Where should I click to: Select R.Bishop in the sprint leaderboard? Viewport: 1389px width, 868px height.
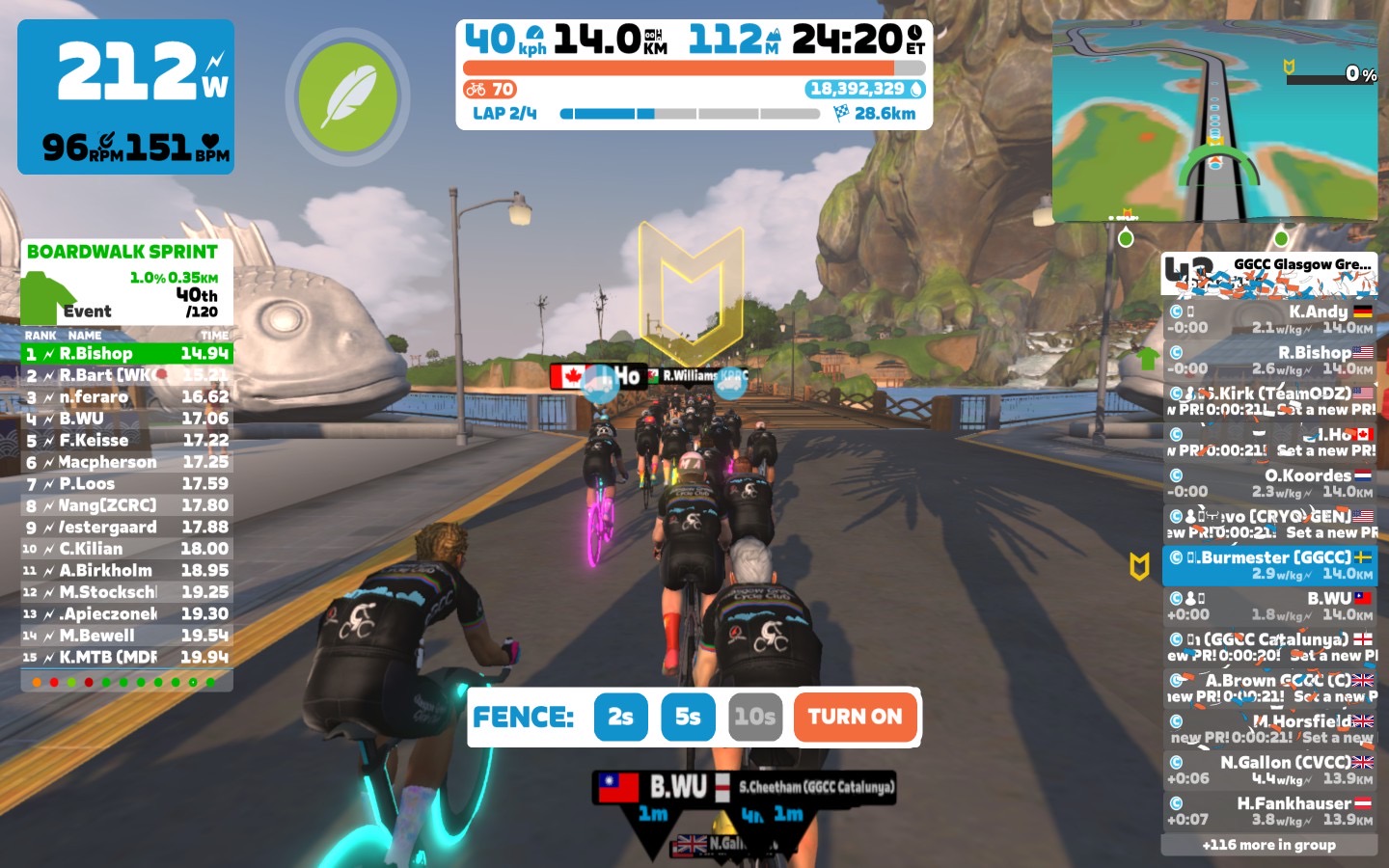coord(126,354)
